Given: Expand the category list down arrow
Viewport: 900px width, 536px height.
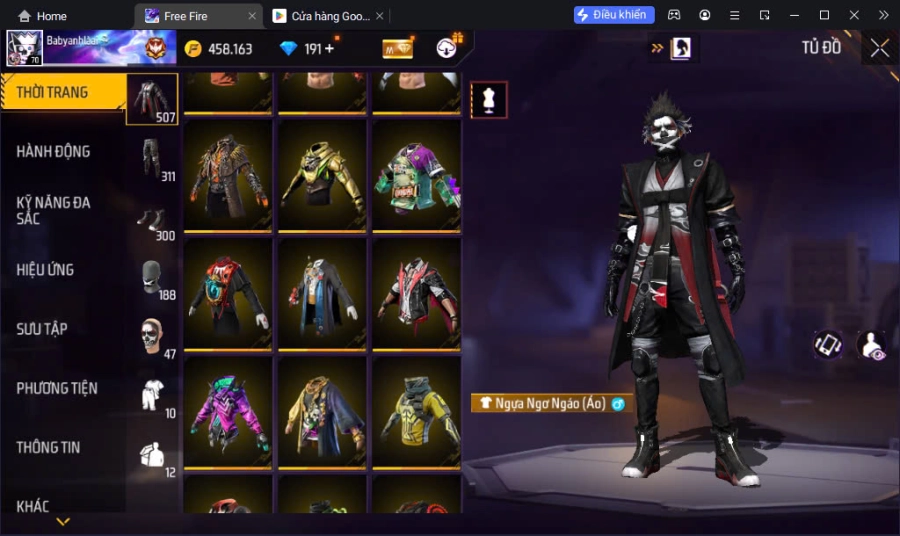Looking at the screenshot, I should [x=63, y=521].
